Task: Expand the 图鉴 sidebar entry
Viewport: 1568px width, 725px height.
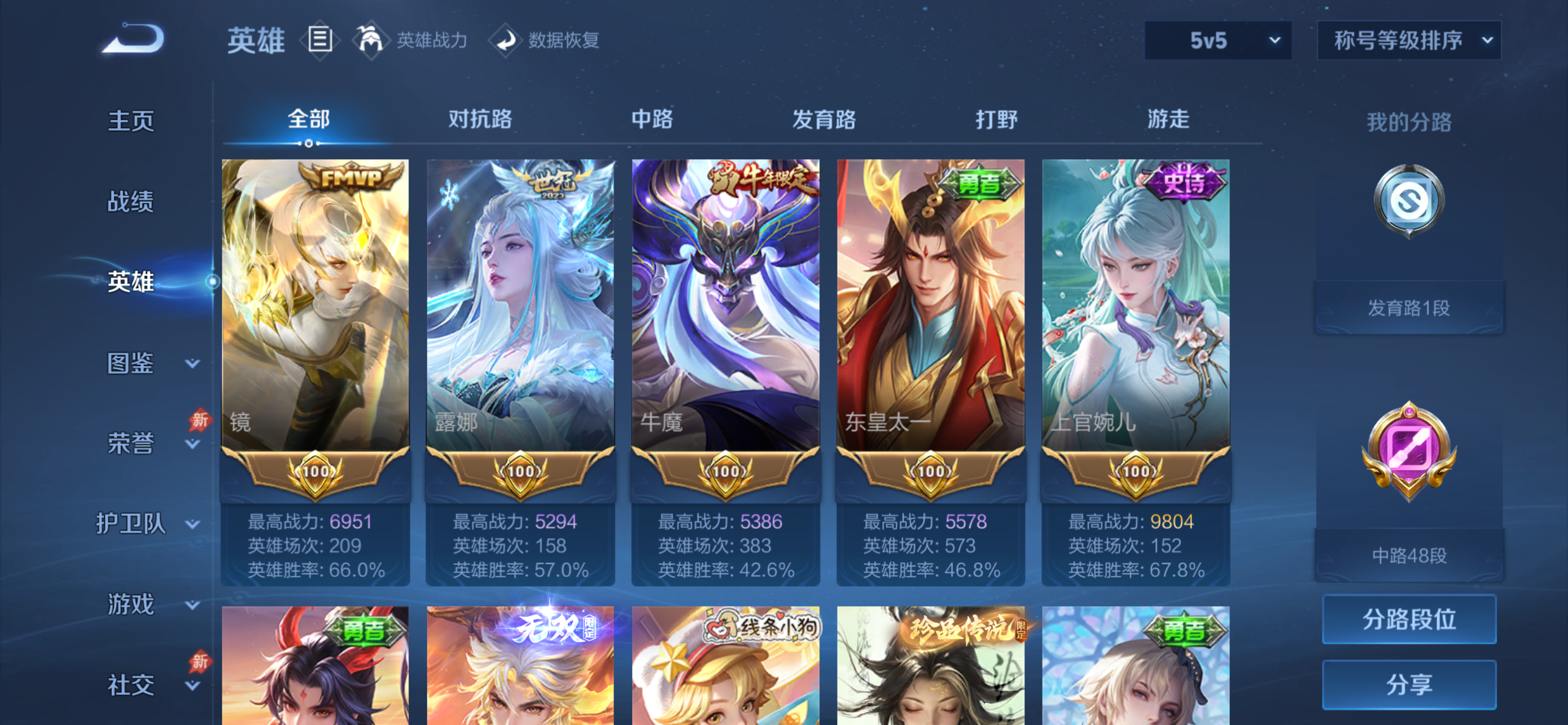Action: coord(130,364)
